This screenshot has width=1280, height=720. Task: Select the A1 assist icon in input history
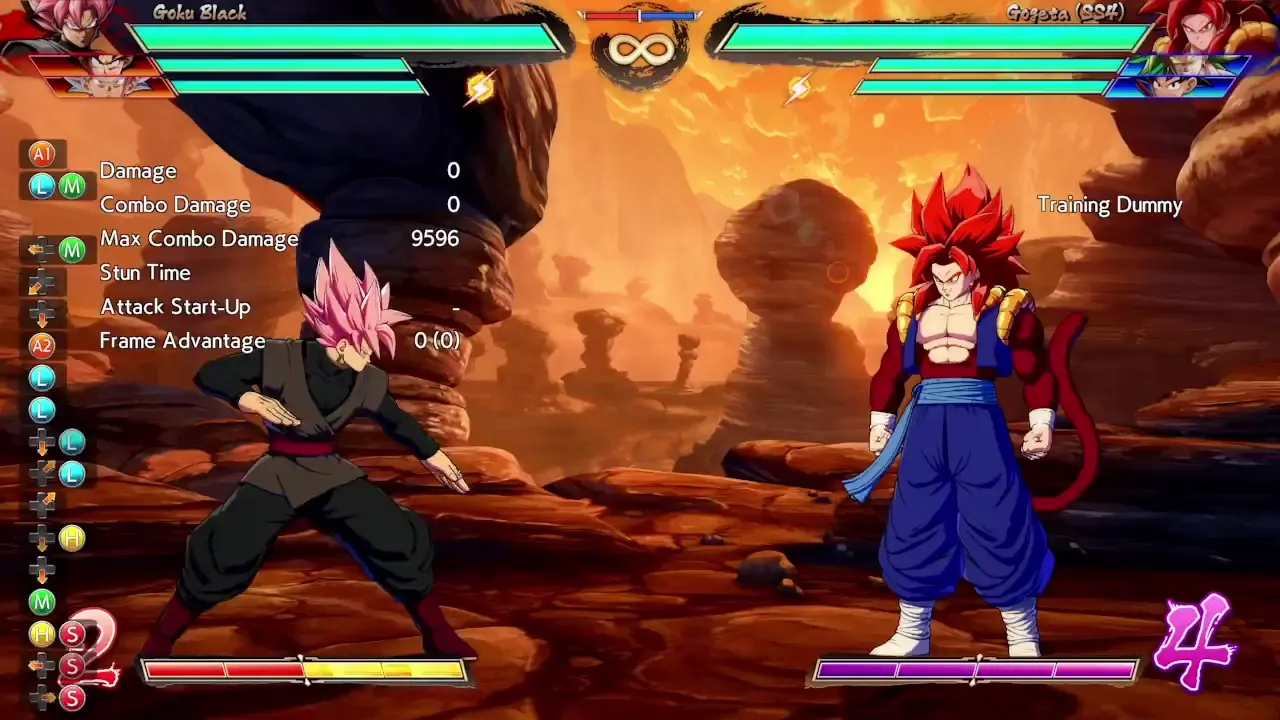point(40,154)
